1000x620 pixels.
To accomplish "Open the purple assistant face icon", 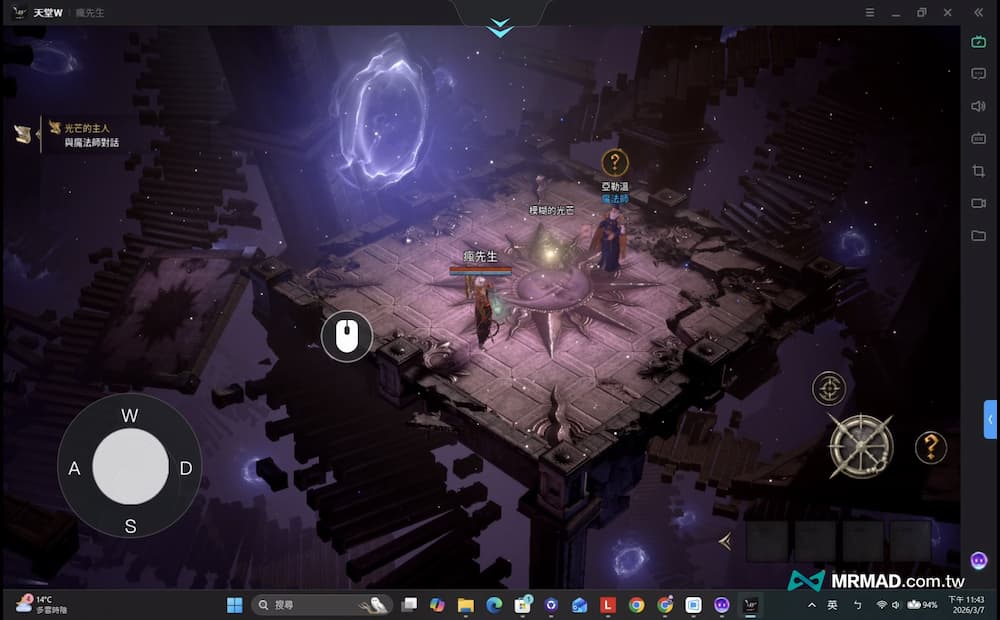I will point(979,560).
